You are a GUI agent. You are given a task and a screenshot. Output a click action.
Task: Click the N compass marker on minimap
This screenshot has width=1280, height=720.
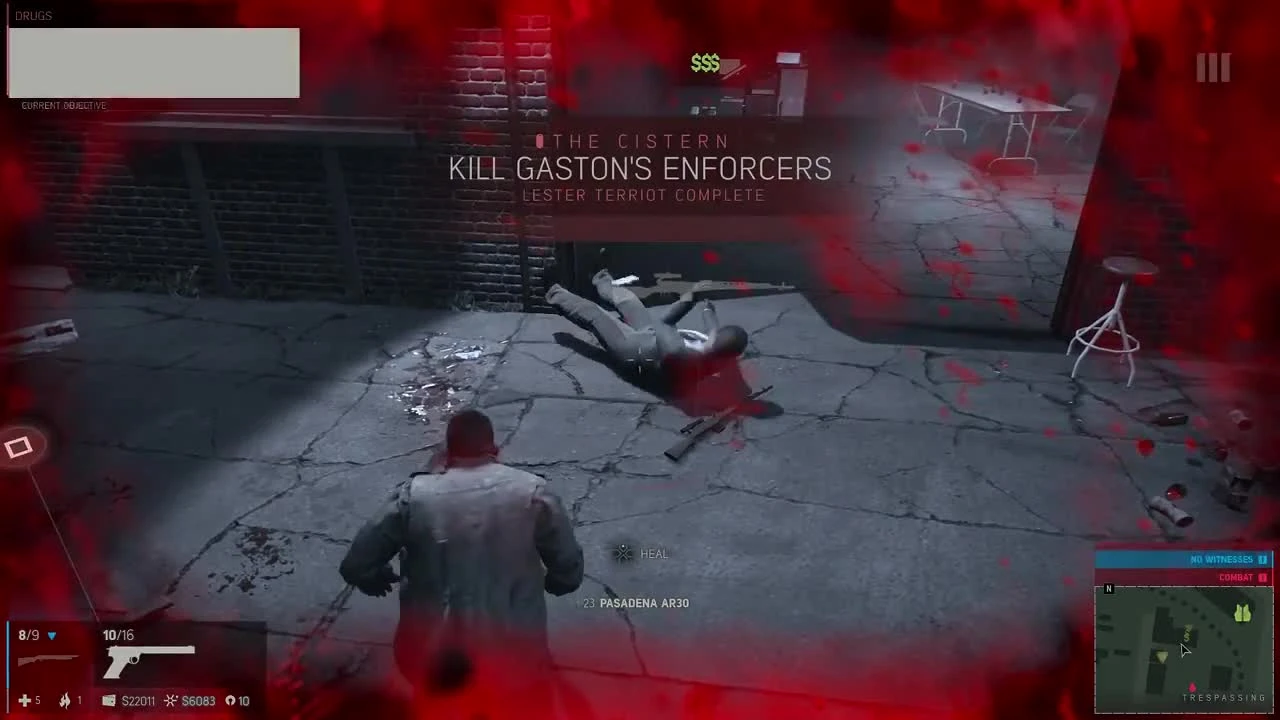coord(1108,589)
